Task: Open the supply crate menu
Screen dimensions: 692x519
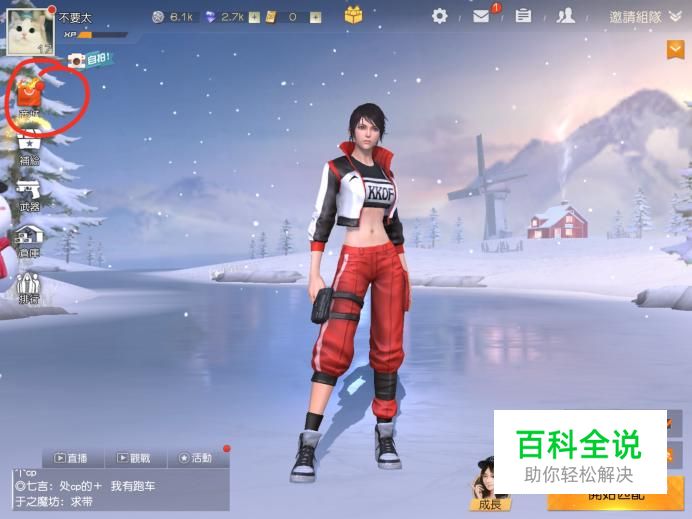Action: (29, 148)
